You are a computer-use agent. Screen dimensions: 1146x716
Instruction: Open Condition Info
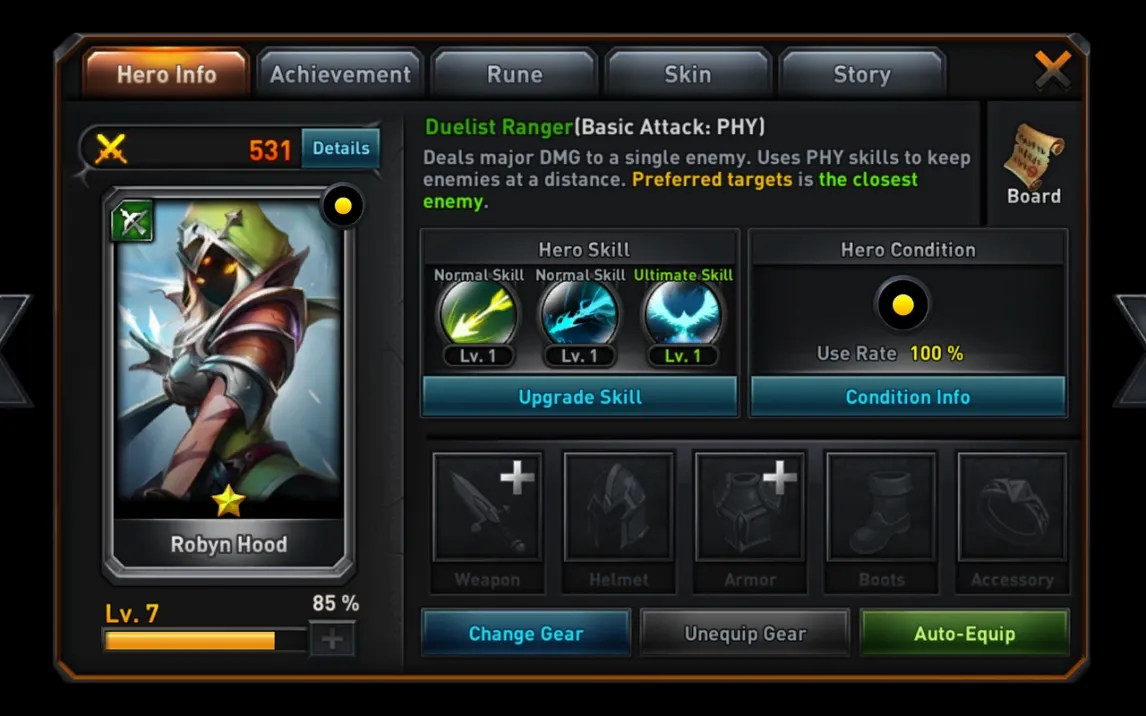coord(908,397)
